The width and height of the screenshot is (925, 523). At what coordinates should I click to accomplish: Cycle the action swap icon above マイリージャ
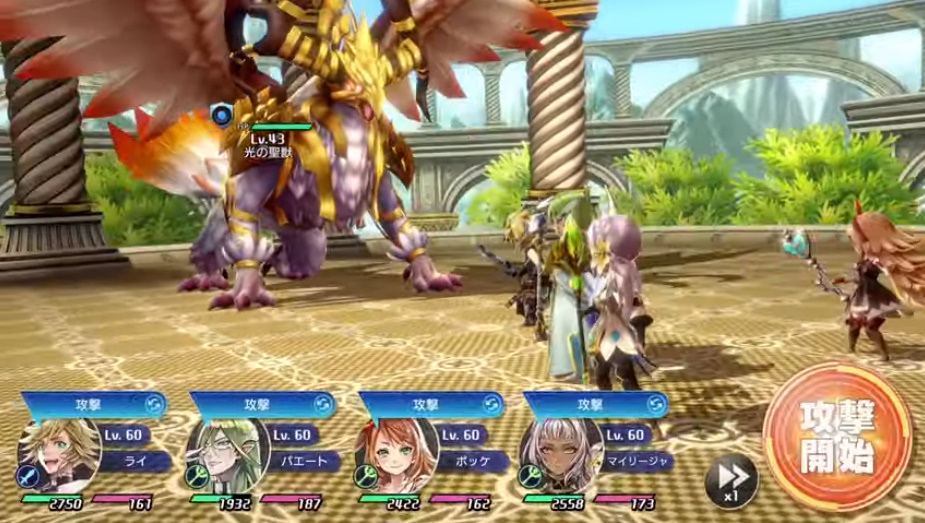point(656,404)
